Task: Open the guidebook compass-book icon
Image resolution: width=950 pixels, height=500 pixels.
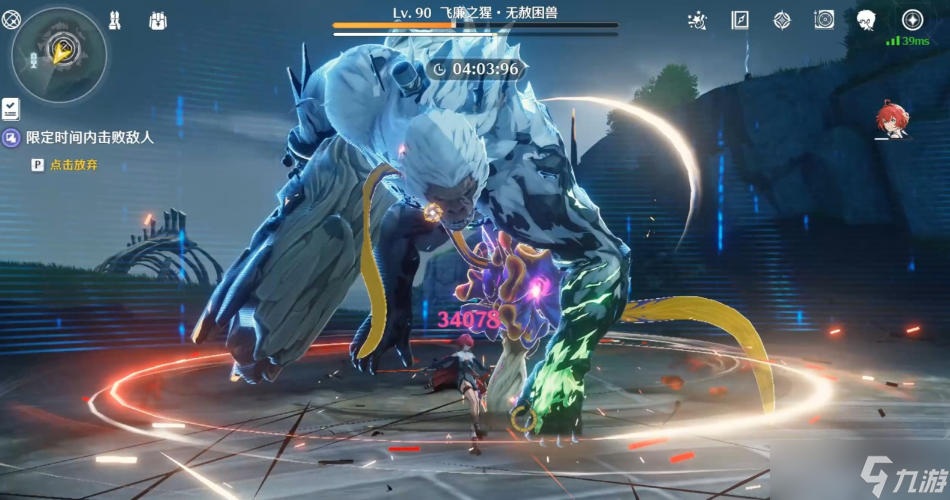Action: (740, 20)
